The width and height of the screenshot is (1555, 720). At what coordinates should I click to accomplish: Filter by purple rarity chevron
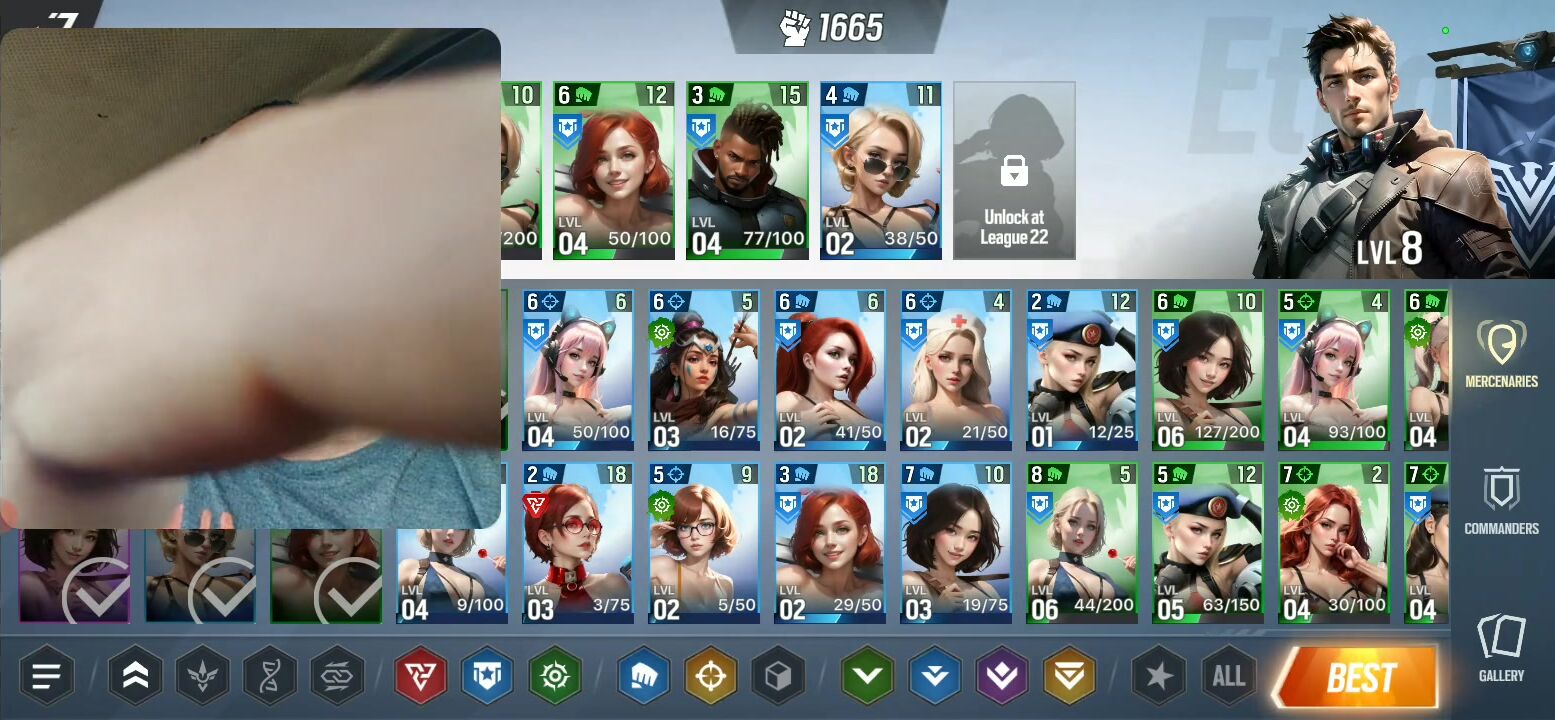1002,677
